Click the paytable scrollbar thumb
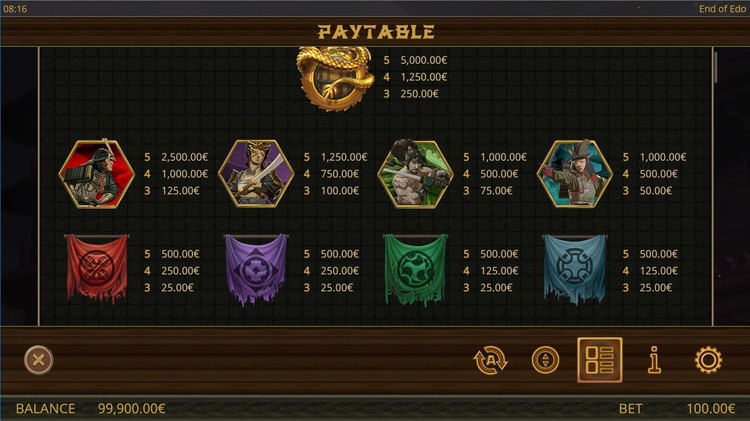This screenshot has height=421, width=750. pos(716,66)
